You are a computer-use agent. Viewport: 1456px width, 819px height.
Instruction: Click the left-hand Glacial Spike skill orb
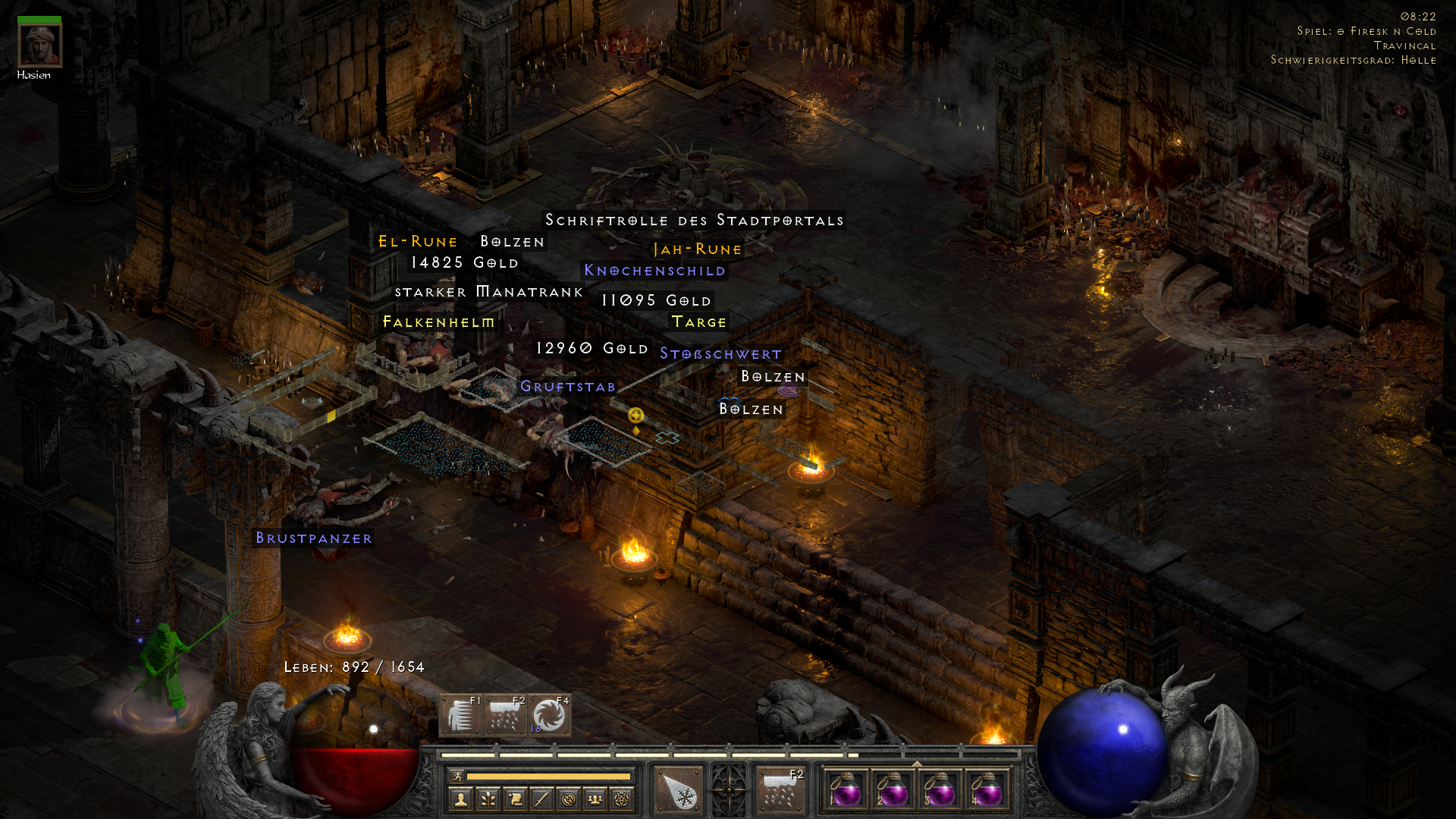click(678, 789)
